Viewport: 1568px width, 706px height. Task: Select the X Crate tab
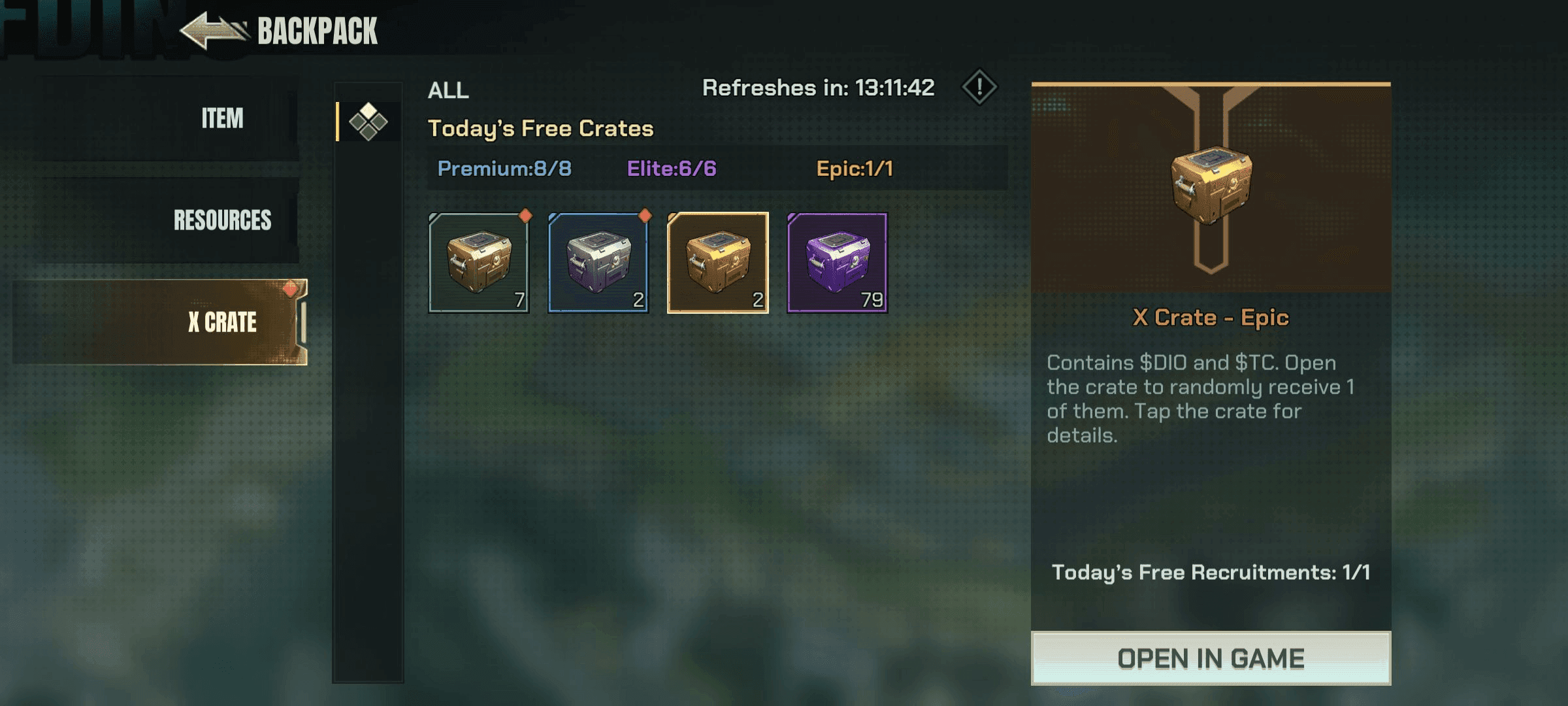coord(222,322)
